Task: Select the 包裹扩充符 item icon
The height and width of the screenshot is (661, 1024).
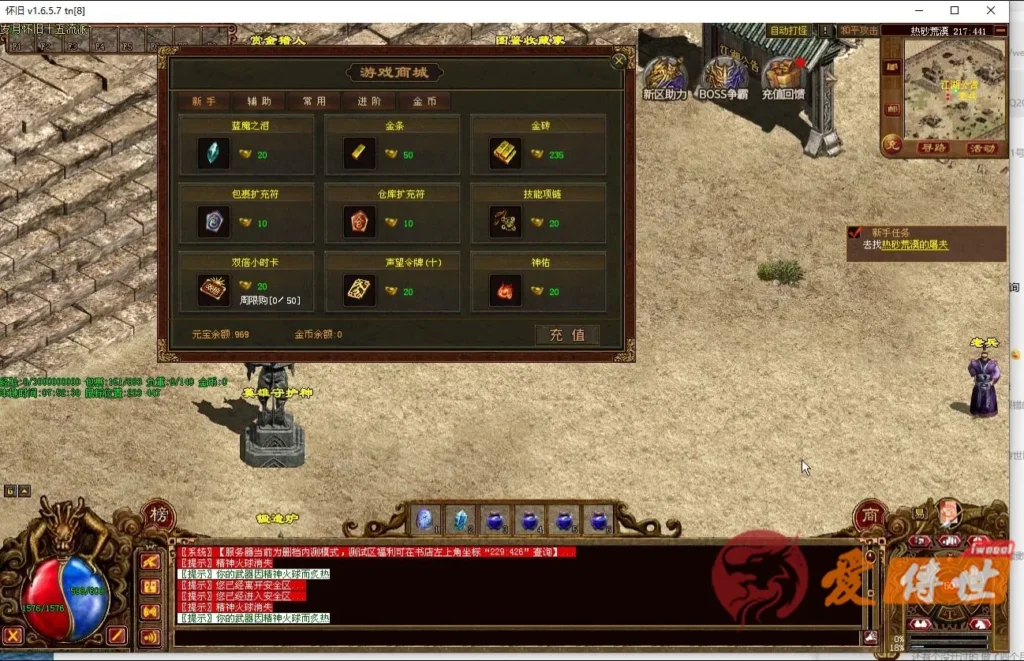Action: point(214,221)
